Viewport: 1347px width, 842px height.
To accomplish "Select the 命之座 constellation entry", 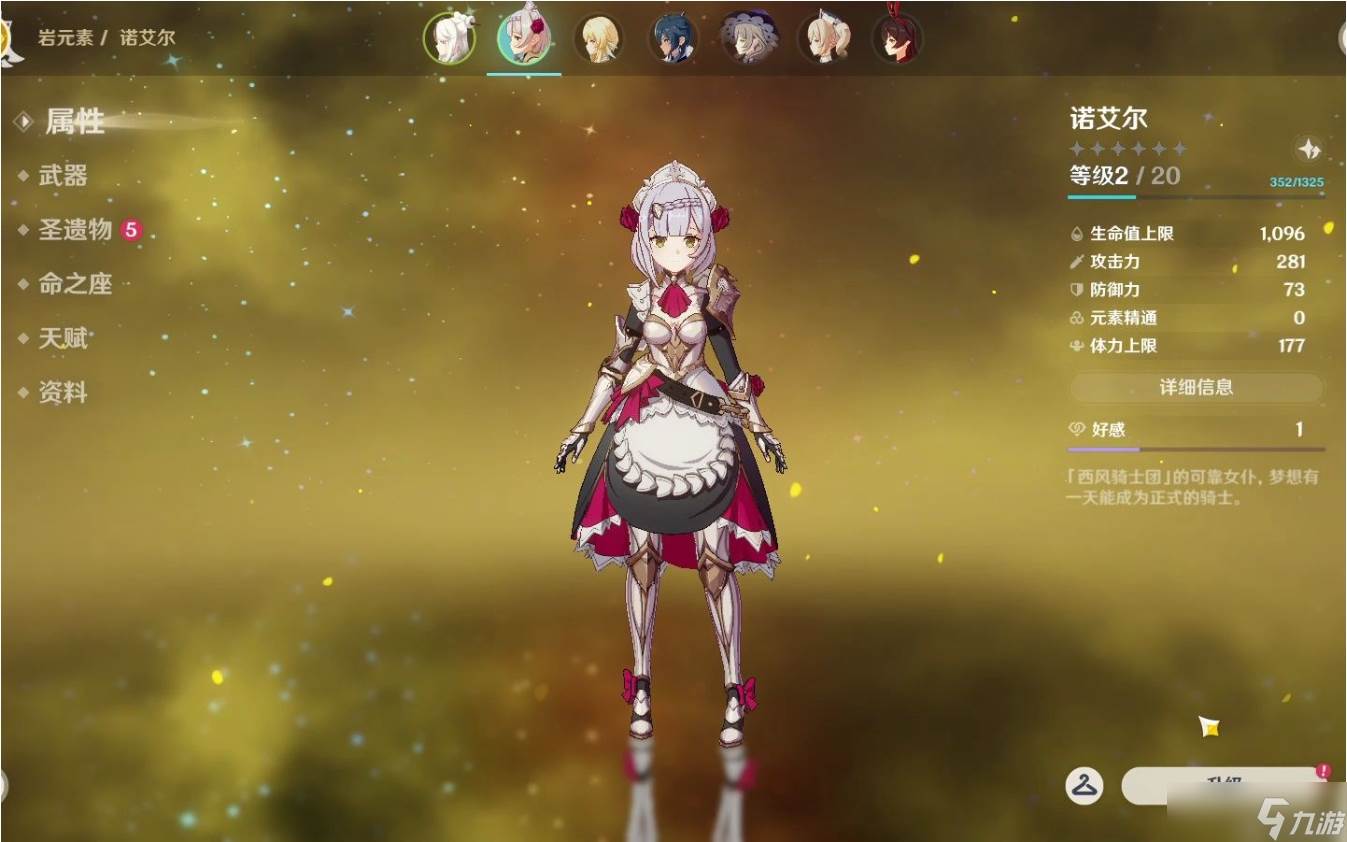I will 75,284.
